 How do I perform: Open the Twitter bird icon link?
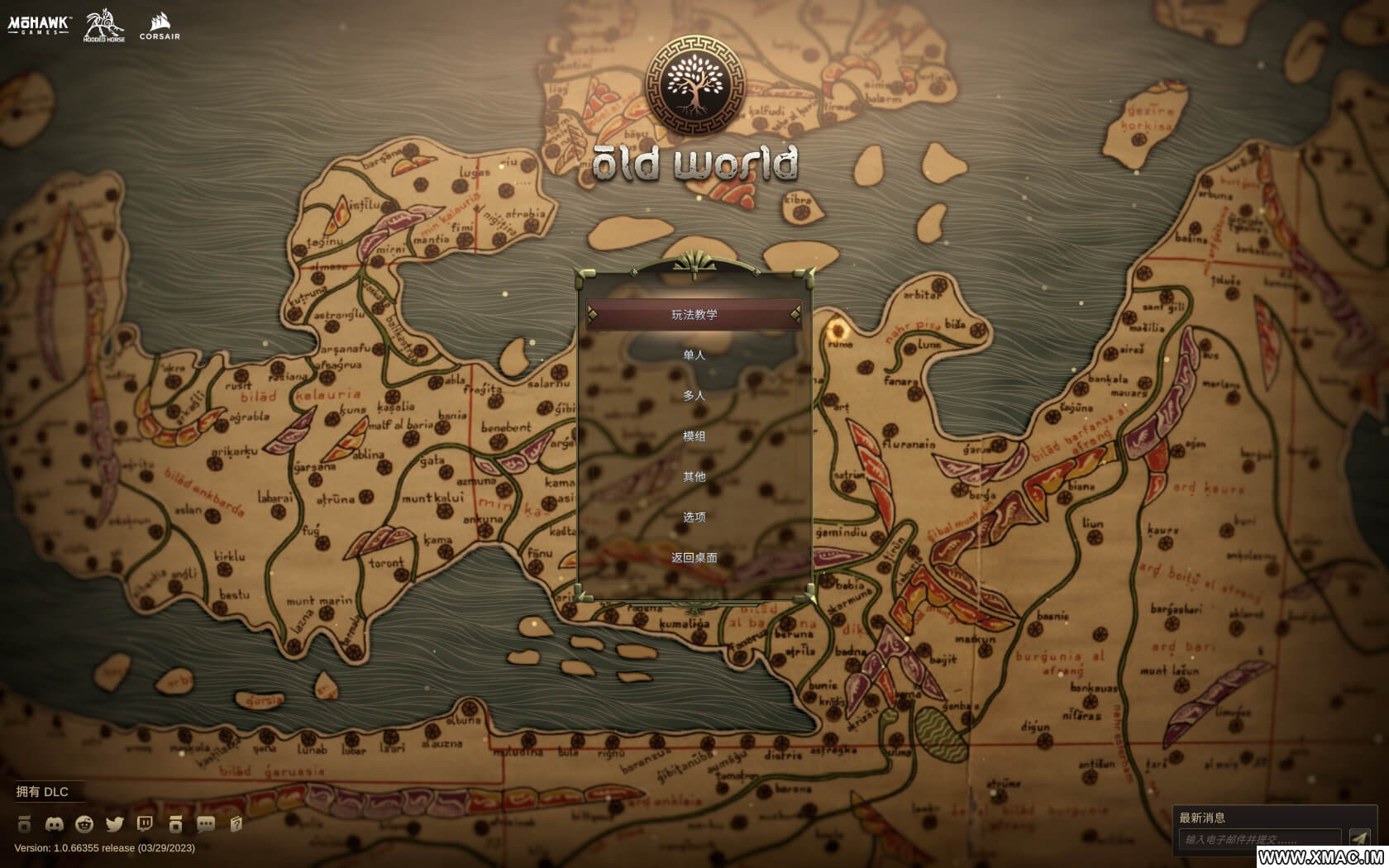pos(115,824)
